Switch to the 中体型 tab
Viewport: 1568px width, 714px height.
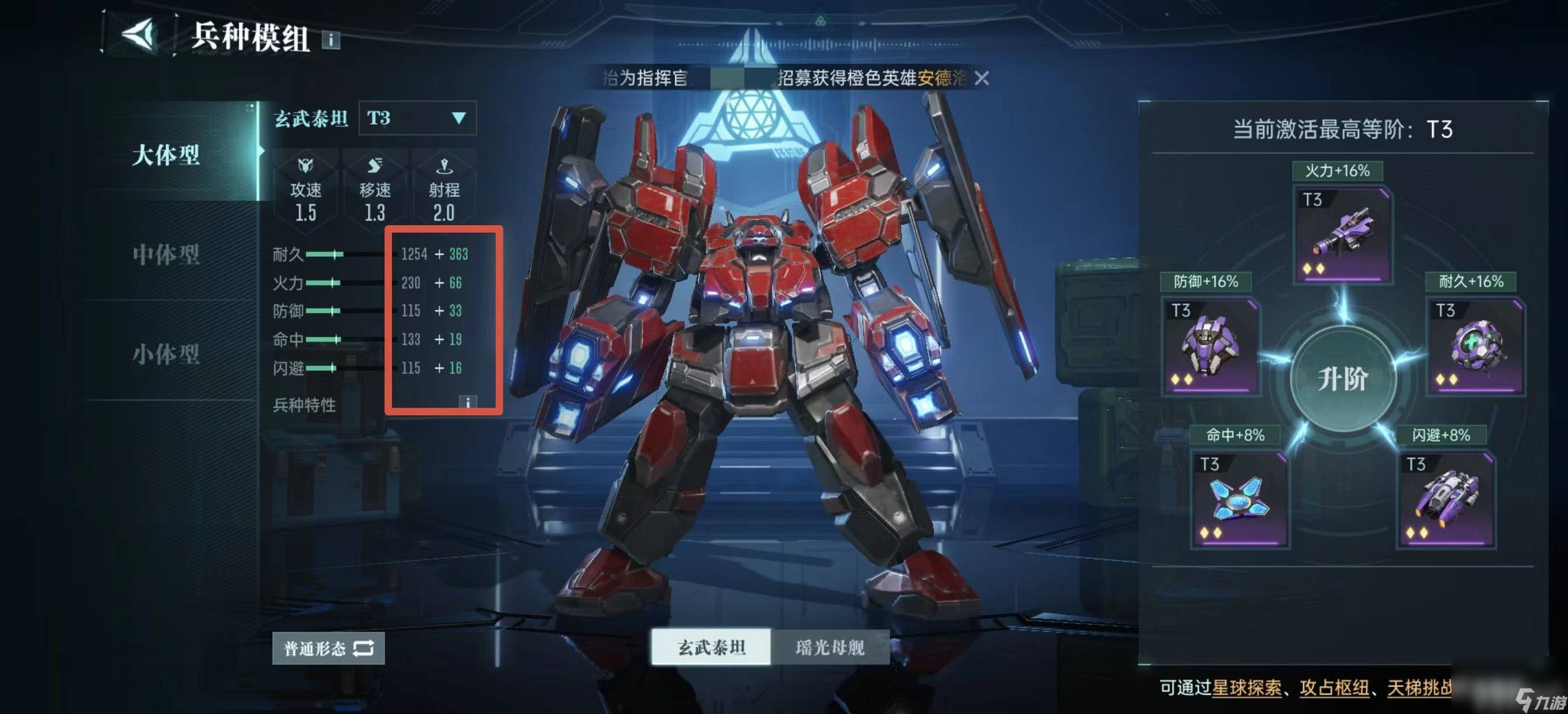pyautogui.click(x=166, y=254)
